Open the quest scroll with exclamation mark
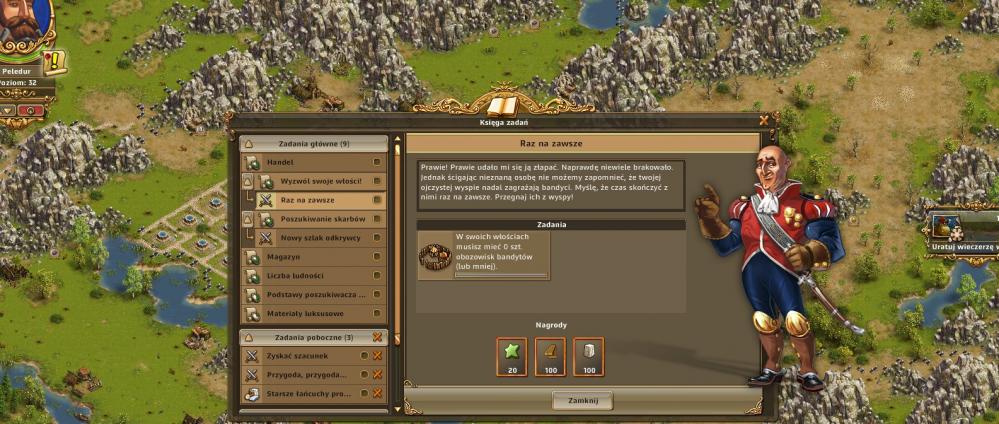 [55, 62]
